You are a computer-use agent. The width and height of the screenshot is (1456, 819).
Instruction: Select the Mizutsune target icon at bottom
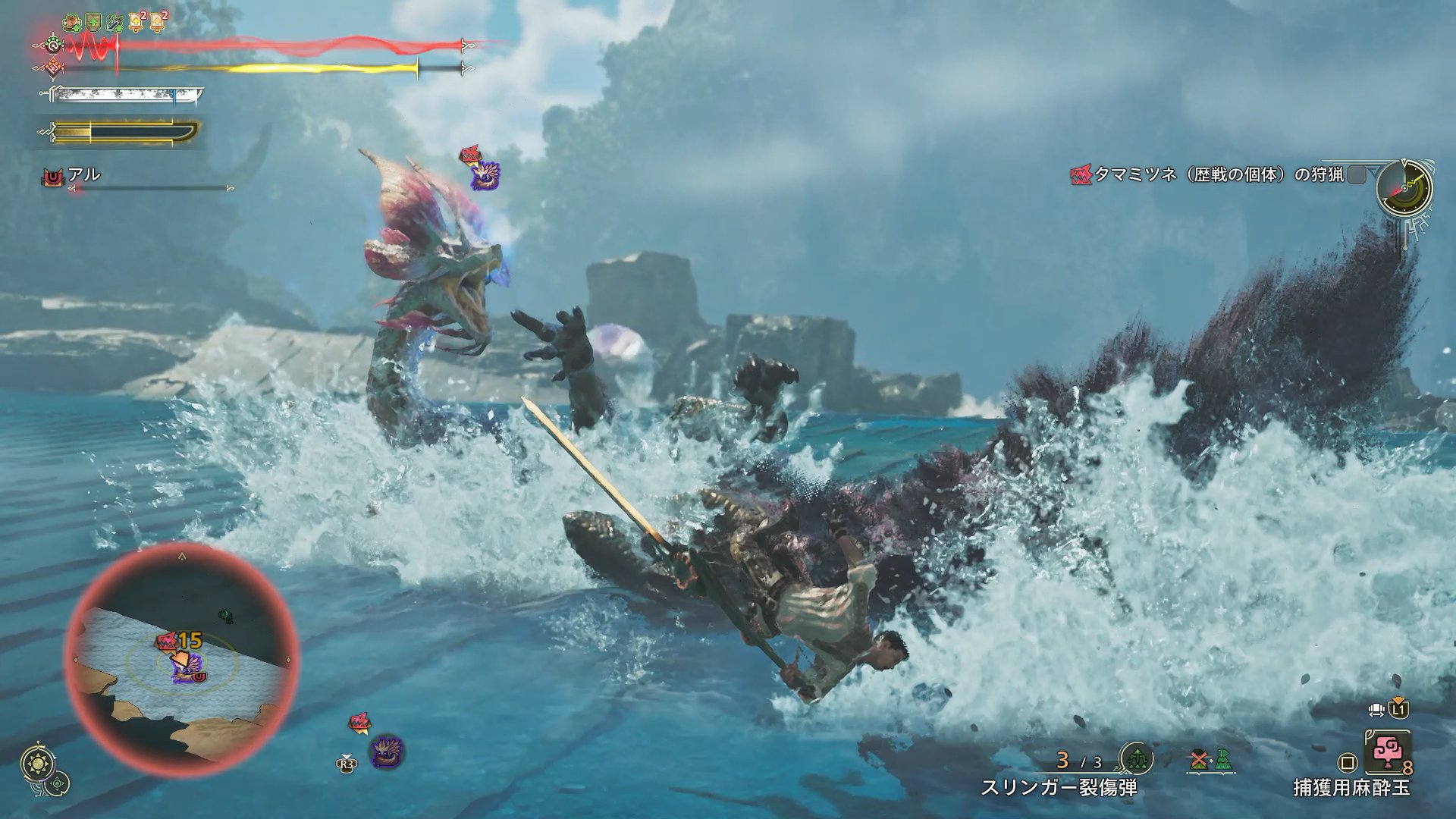[387, 751]
